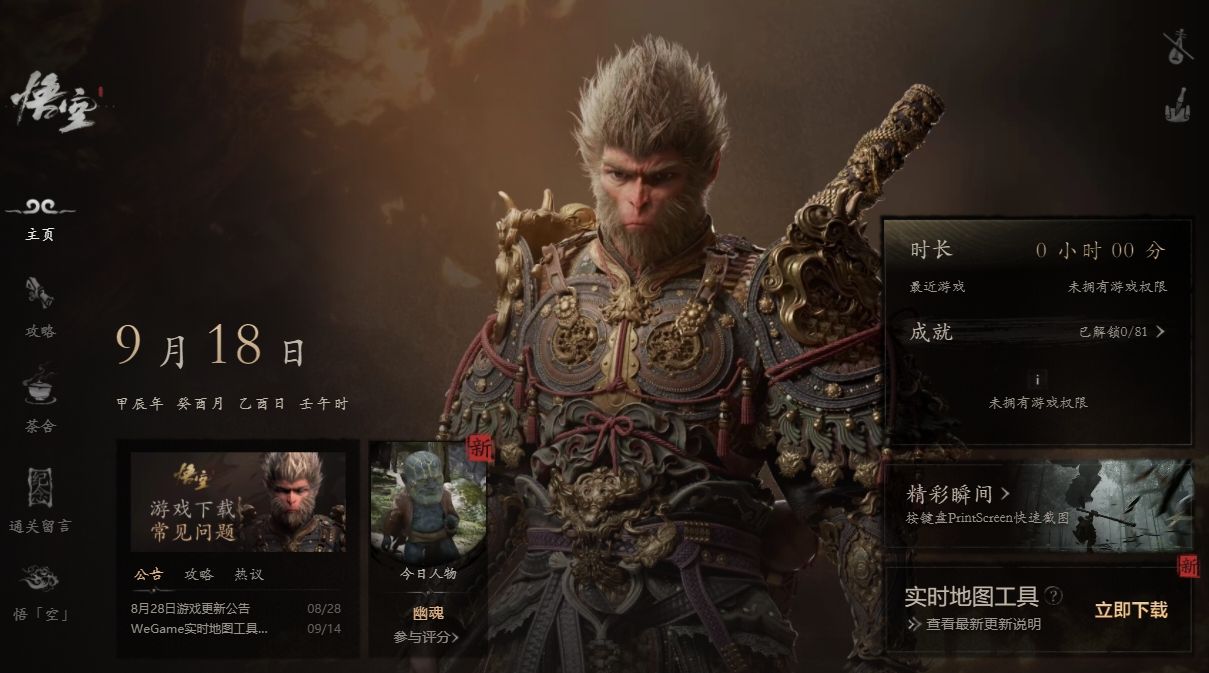Click the question mark help icon
This screenshot has width=1209, height=673.
point(1054,597)
